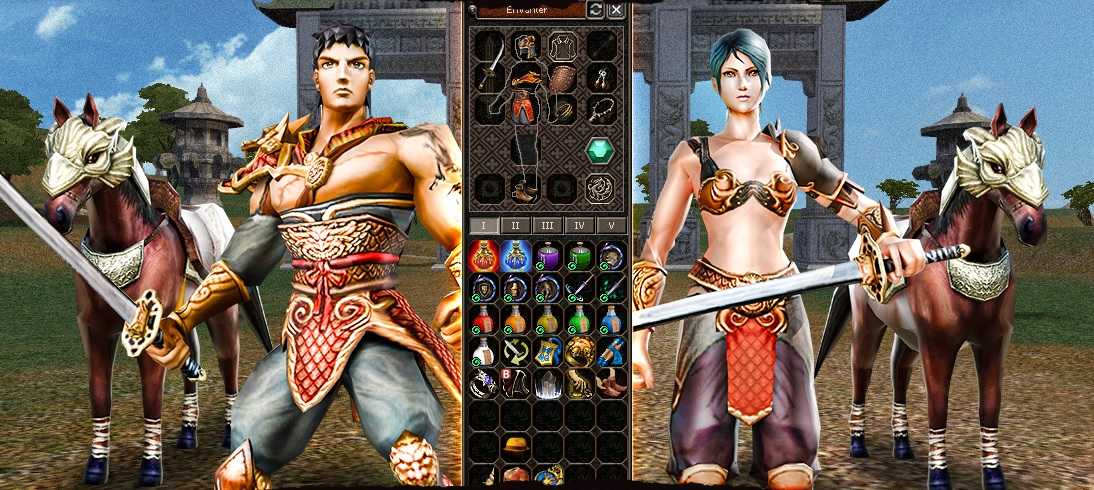Select the blue glowing flask item

pos(516,256)
